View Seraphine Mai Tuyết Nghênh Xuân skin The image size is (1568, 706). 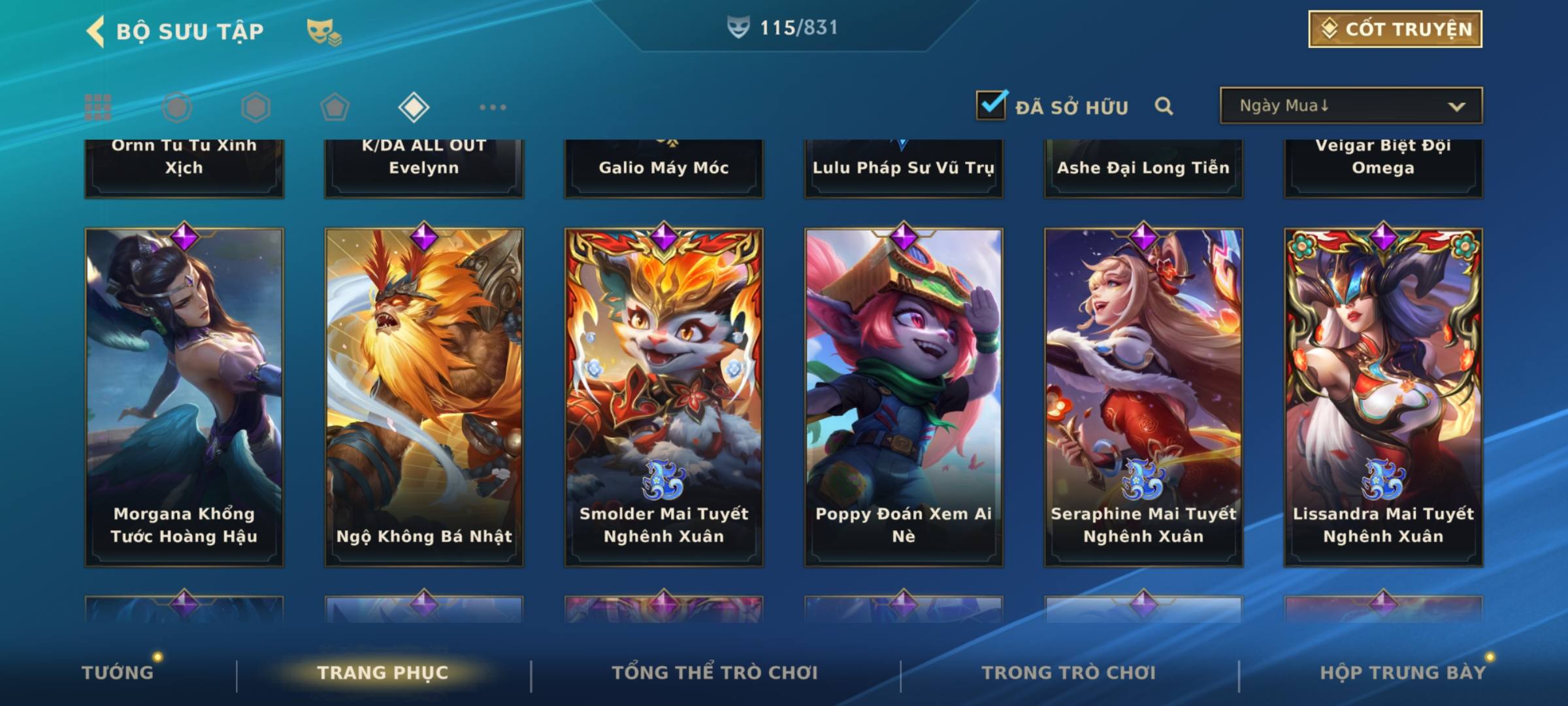1143,397
